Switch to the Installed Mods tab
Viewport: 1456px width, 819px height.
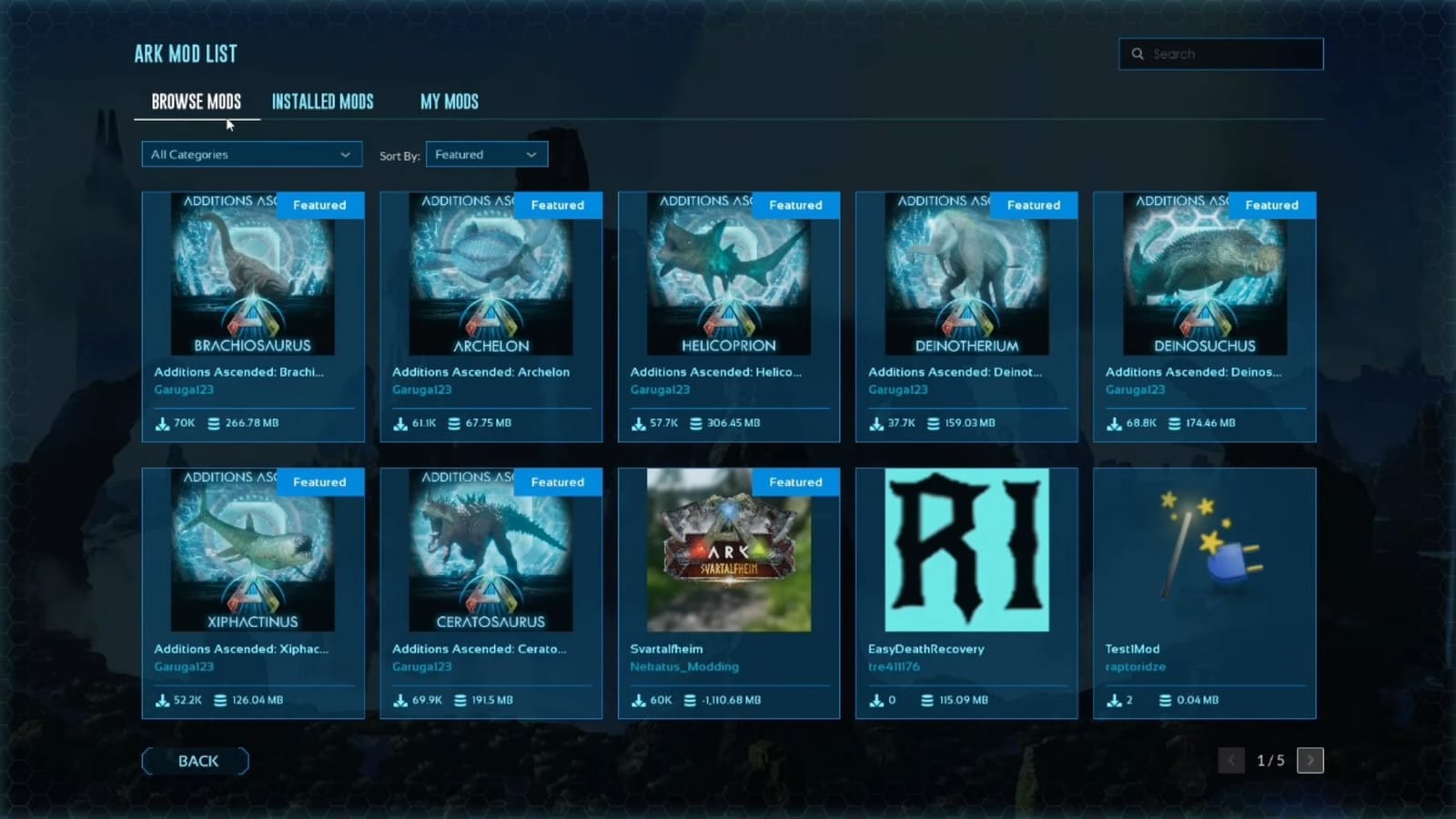[x=323, y=101]
